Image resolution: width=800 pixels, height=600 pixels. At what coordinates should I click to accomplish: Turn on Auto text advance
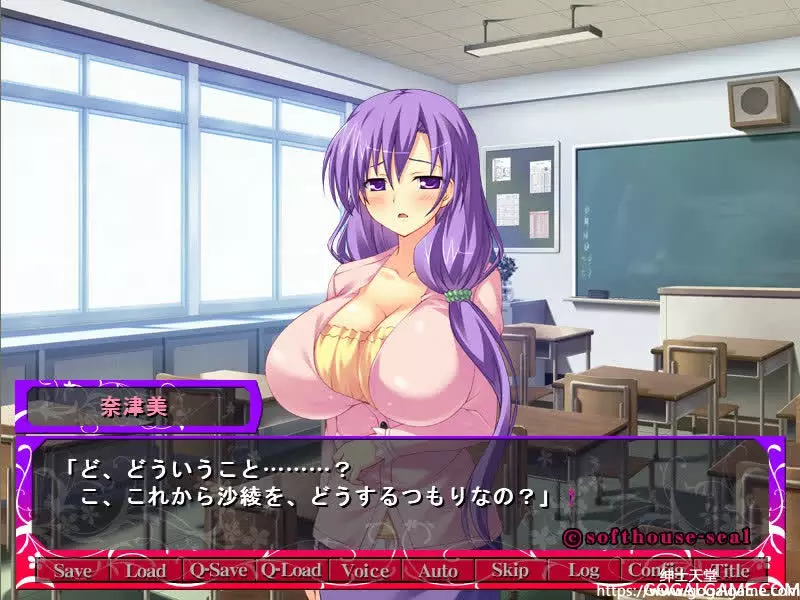tap(437, 571)
